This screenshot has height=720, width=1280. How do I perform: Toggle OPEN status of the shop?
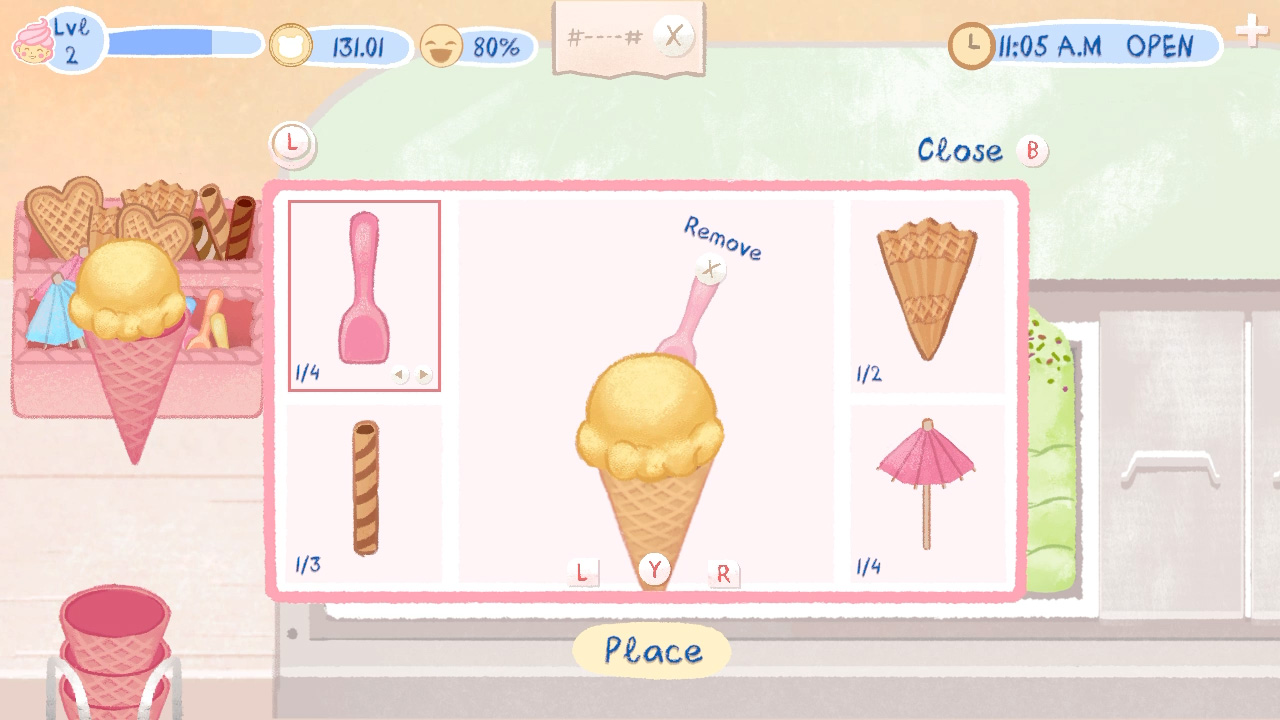[1163, 44]
